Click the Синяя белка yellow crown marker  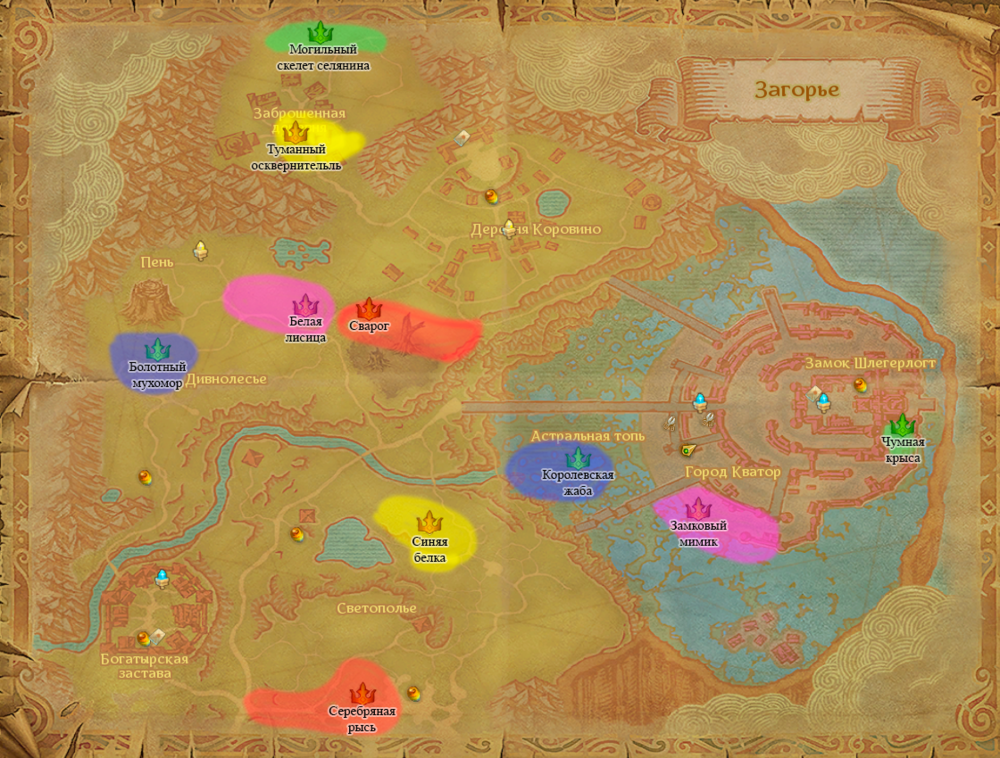tap(430, 522)
